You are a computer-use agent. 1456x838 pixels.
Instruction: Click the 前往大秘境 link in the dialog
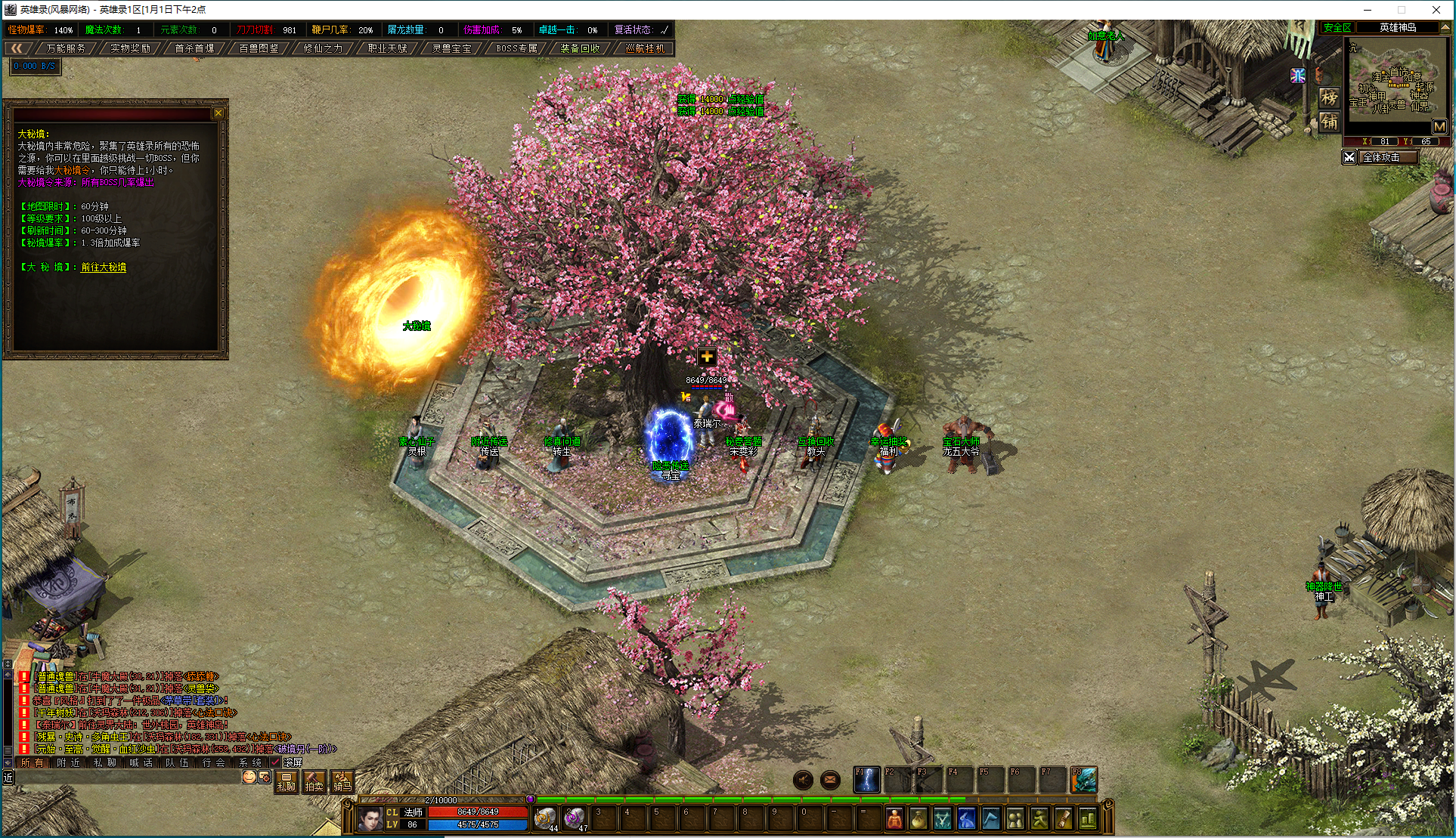point(104,267)
